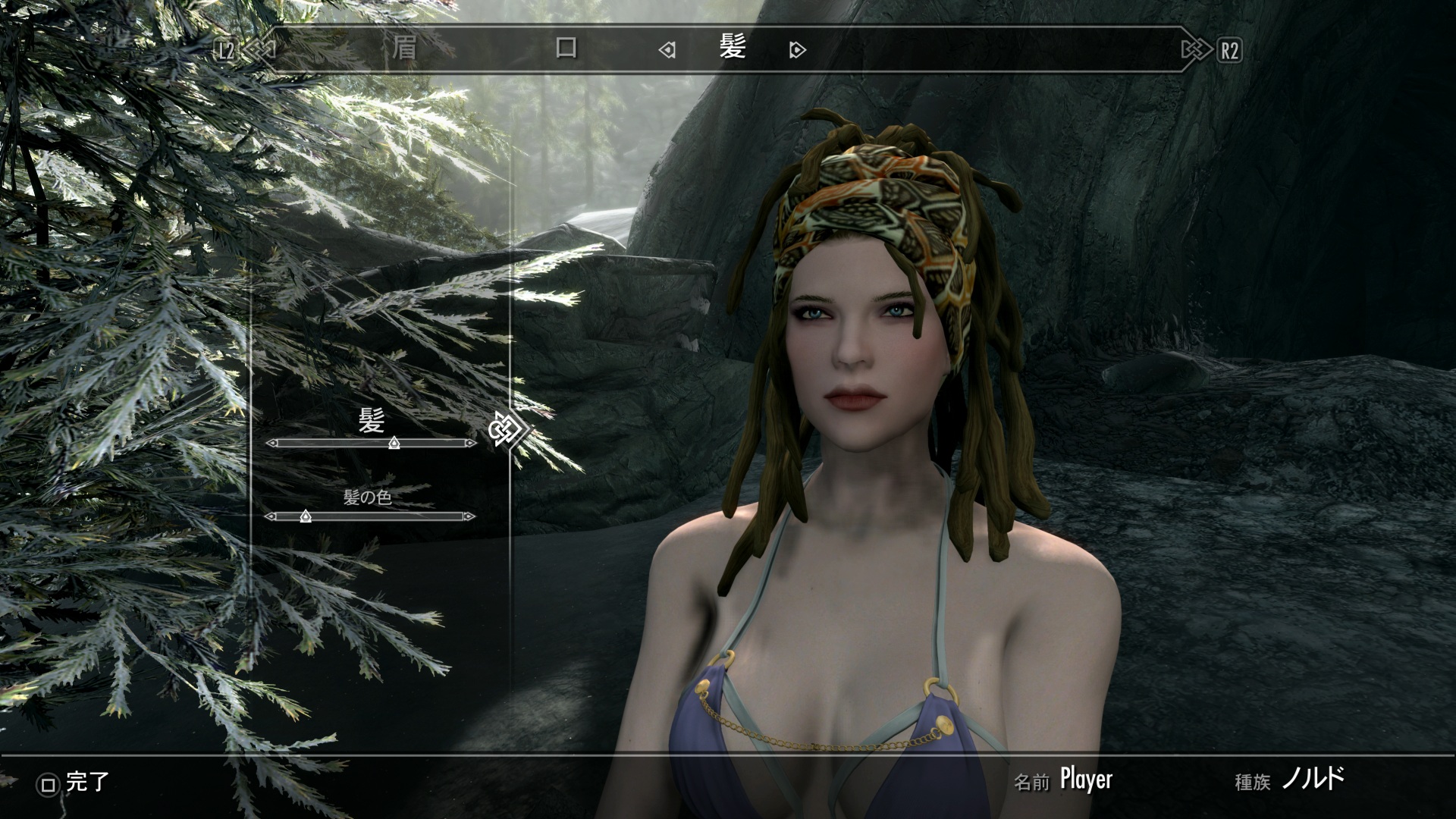Switch to the 口 (mouth) tab
The image size is (1456, 819).
566,49
